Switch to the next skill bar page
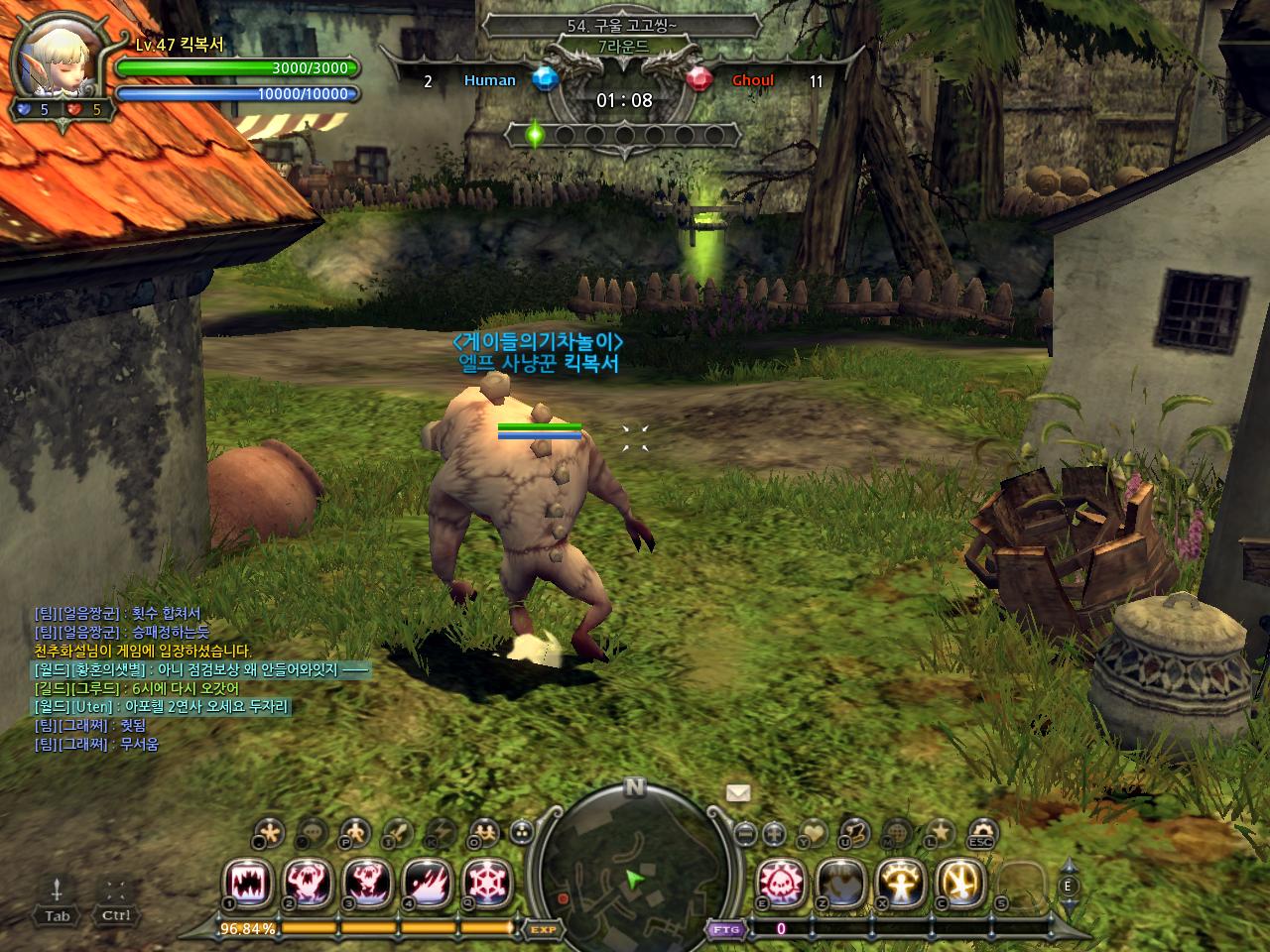Screen dimensions: 1270x952 (1069, 904)
